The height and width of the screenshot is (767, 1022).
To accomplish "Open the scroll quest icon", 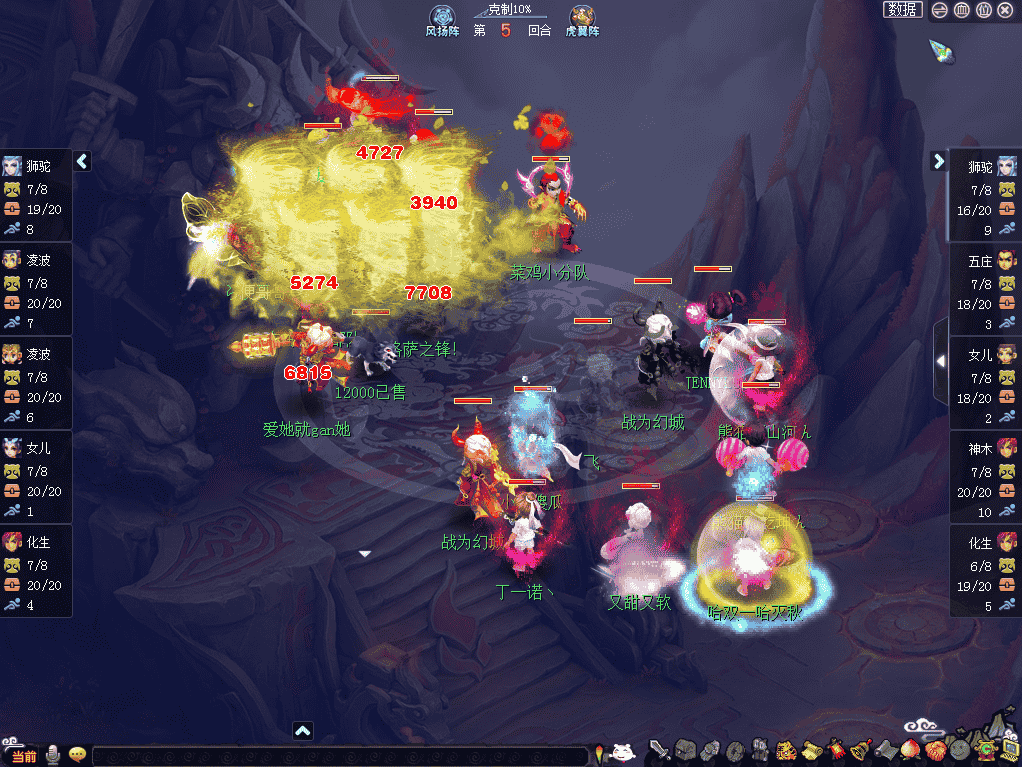I will (811, 750).
